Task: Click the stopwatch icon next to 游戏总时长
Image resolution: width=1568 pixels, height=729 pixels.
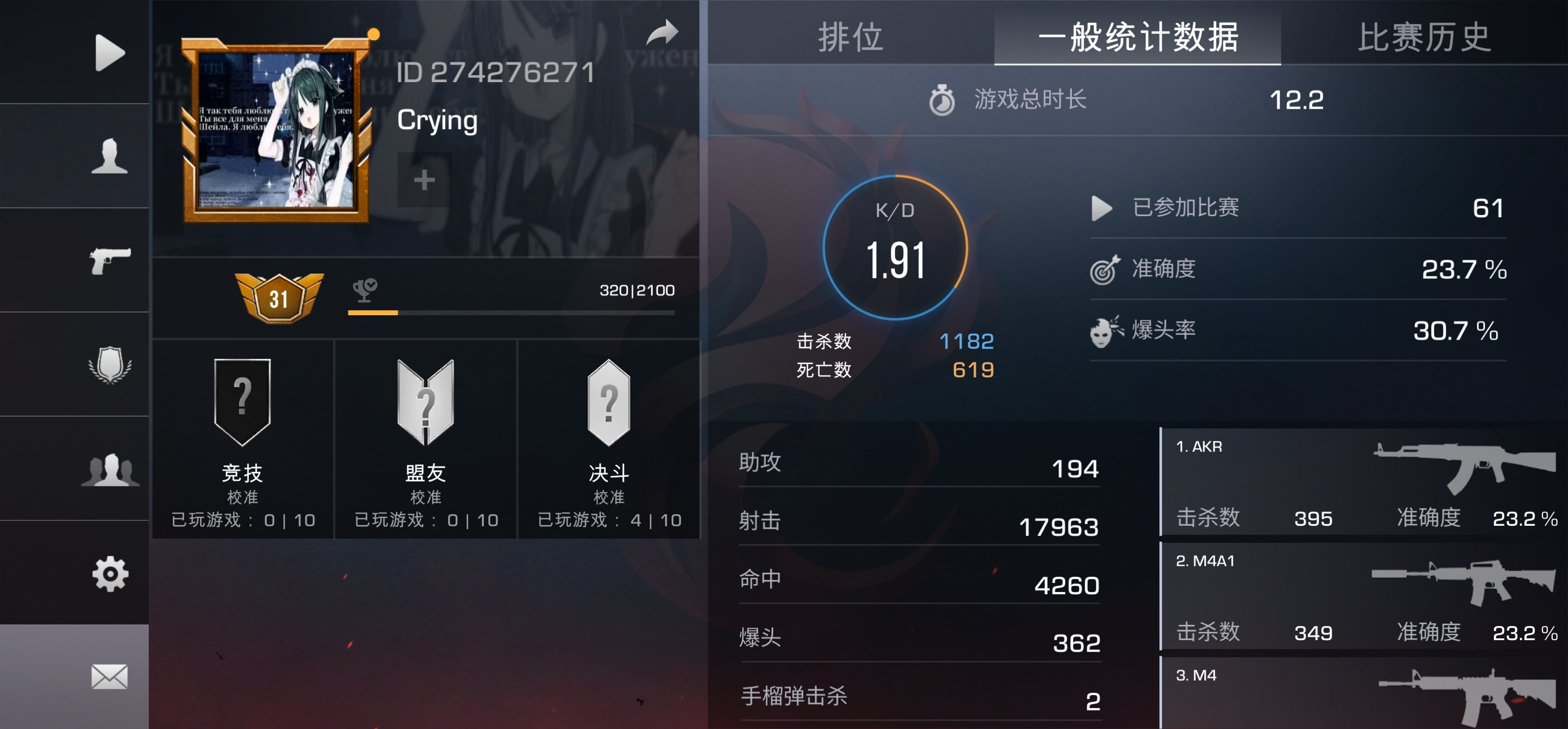Action: click(943, 101)
